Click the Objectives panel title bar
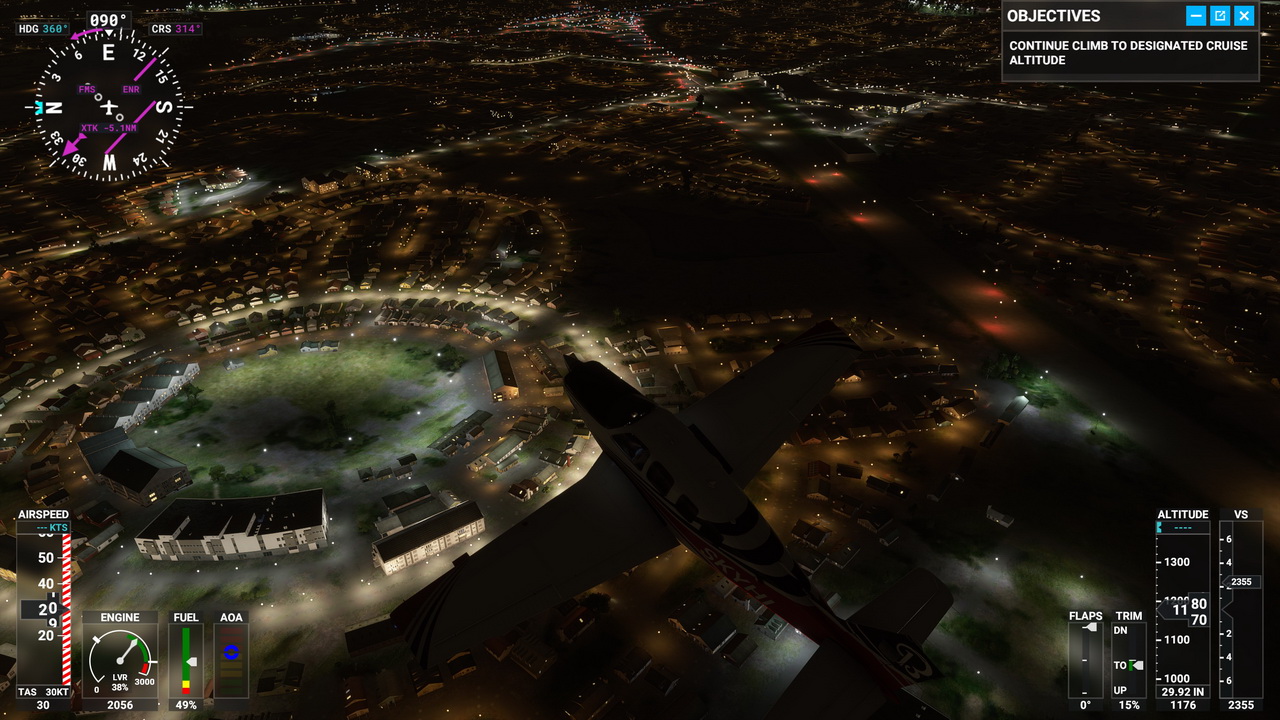The width and height of the screenshot is (1280, 720). 1090,15
